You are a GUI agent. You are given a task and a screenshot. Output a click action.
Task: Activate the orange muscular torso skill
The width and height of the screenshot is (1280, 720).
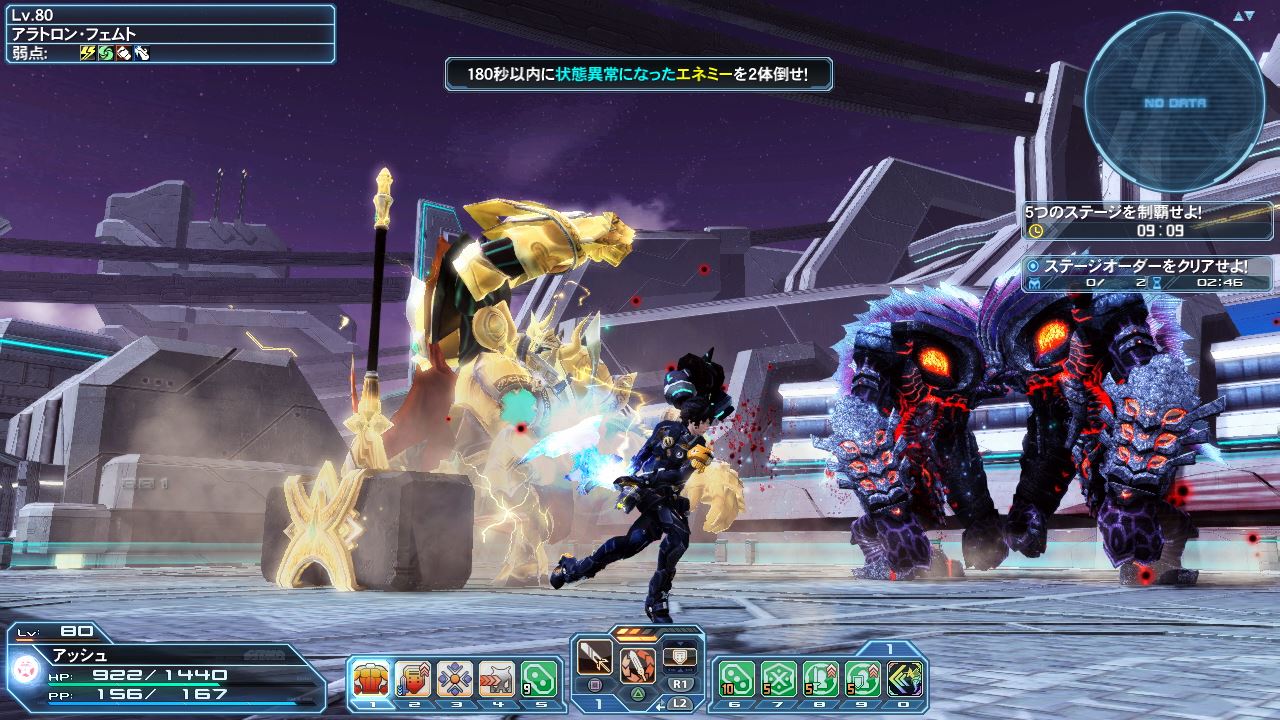370,679
